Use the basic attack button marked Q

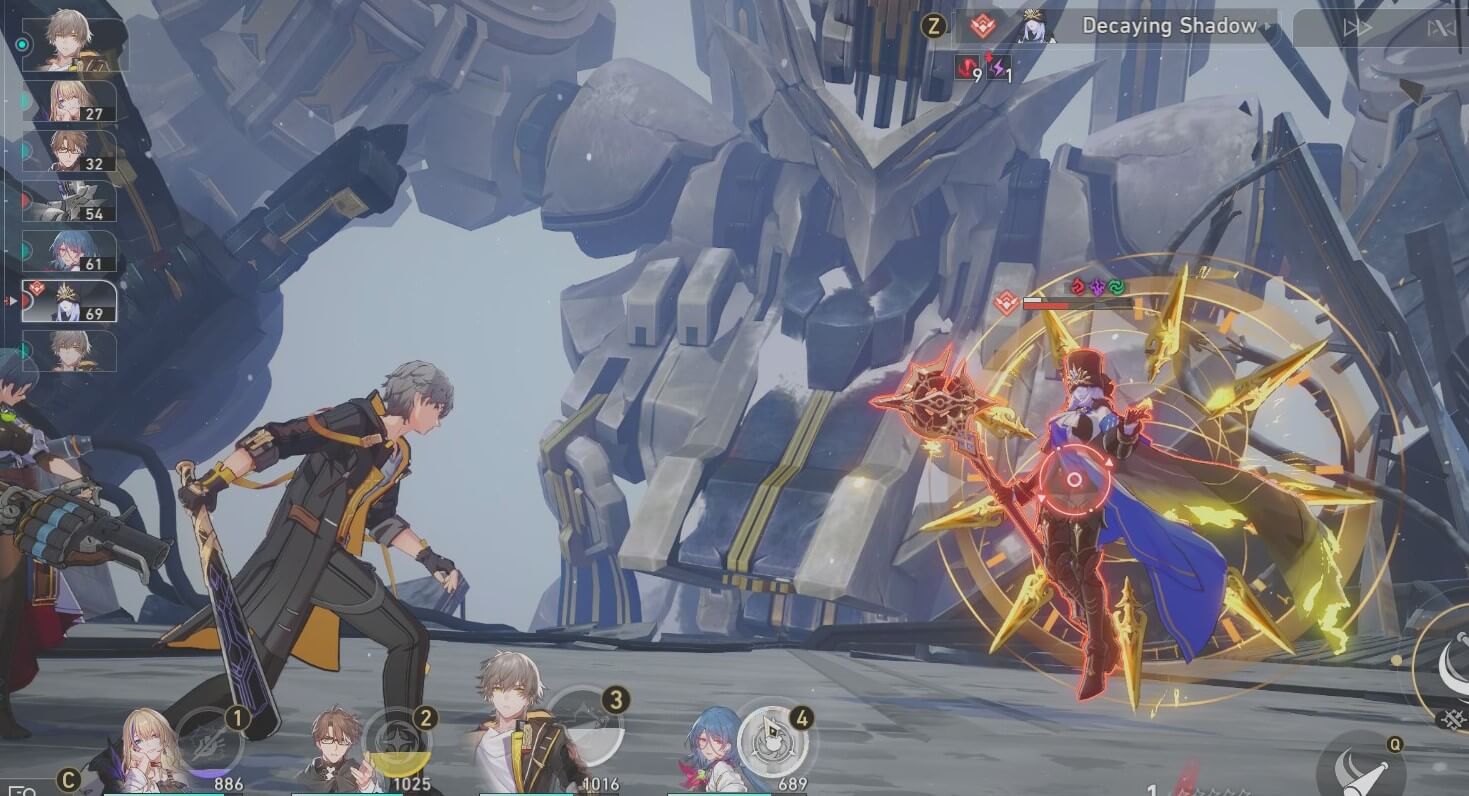tap(1360, 770)
